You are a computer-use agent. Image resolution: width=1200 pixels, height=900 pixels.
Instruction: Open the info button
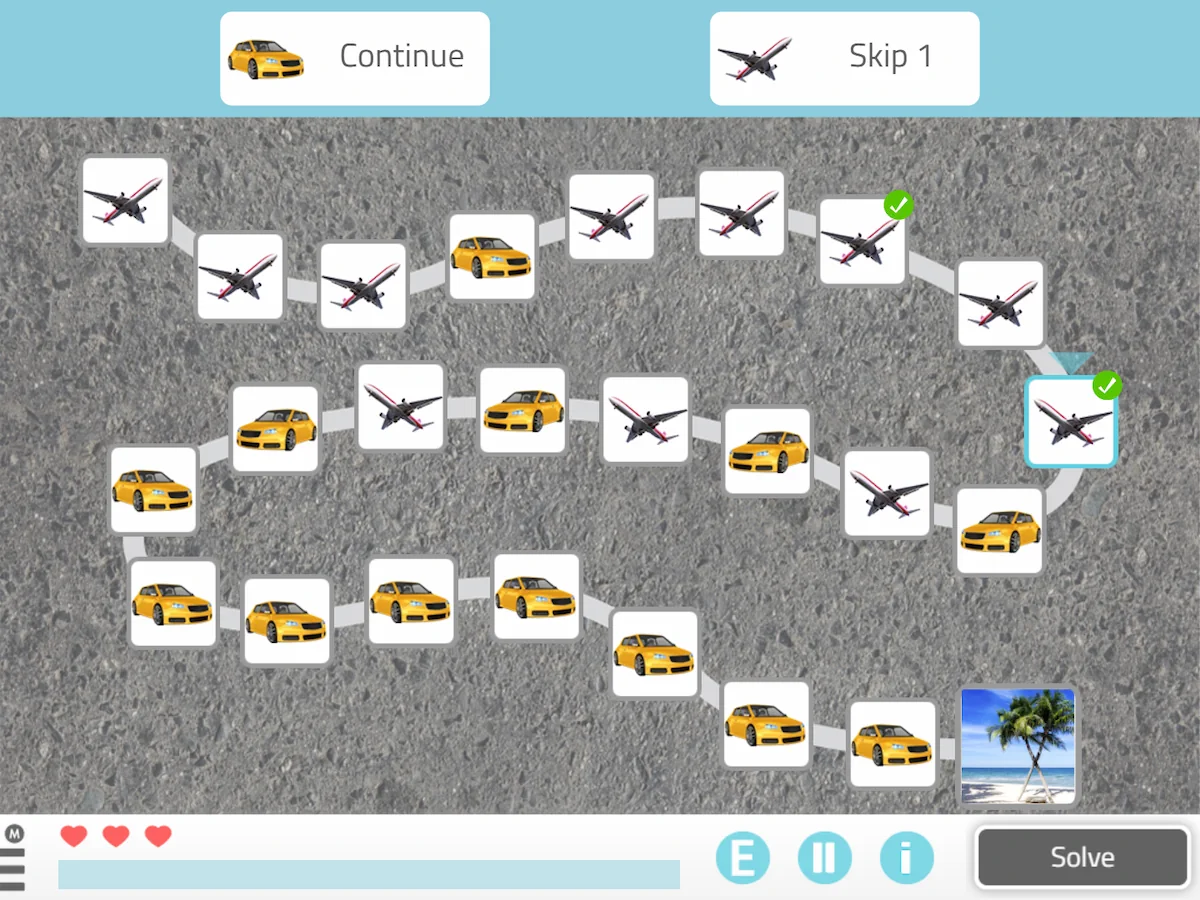pyautogui.click(x=906, y=858)
